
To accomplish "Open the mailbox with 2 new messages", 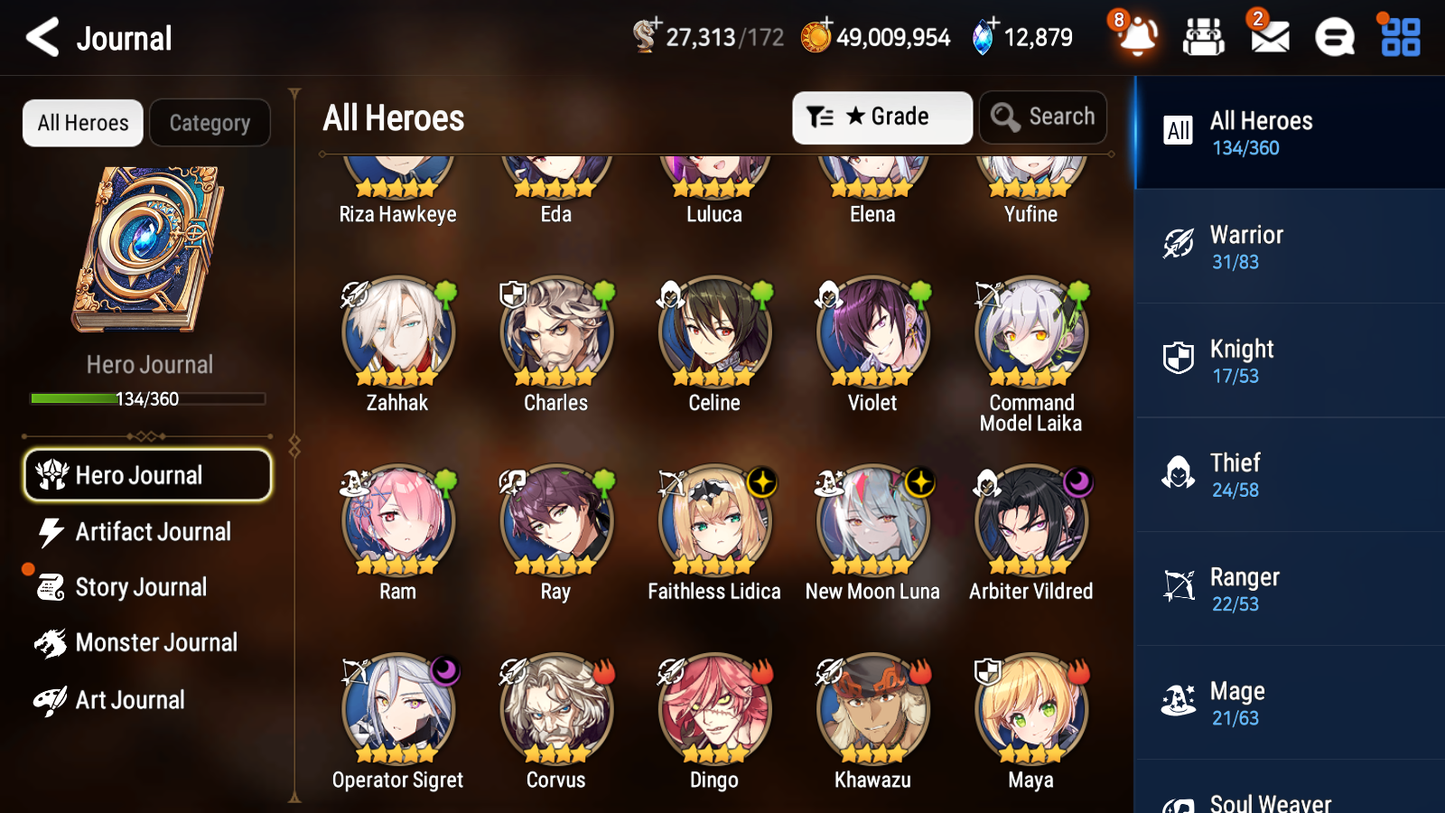I will click(1269, 36).
